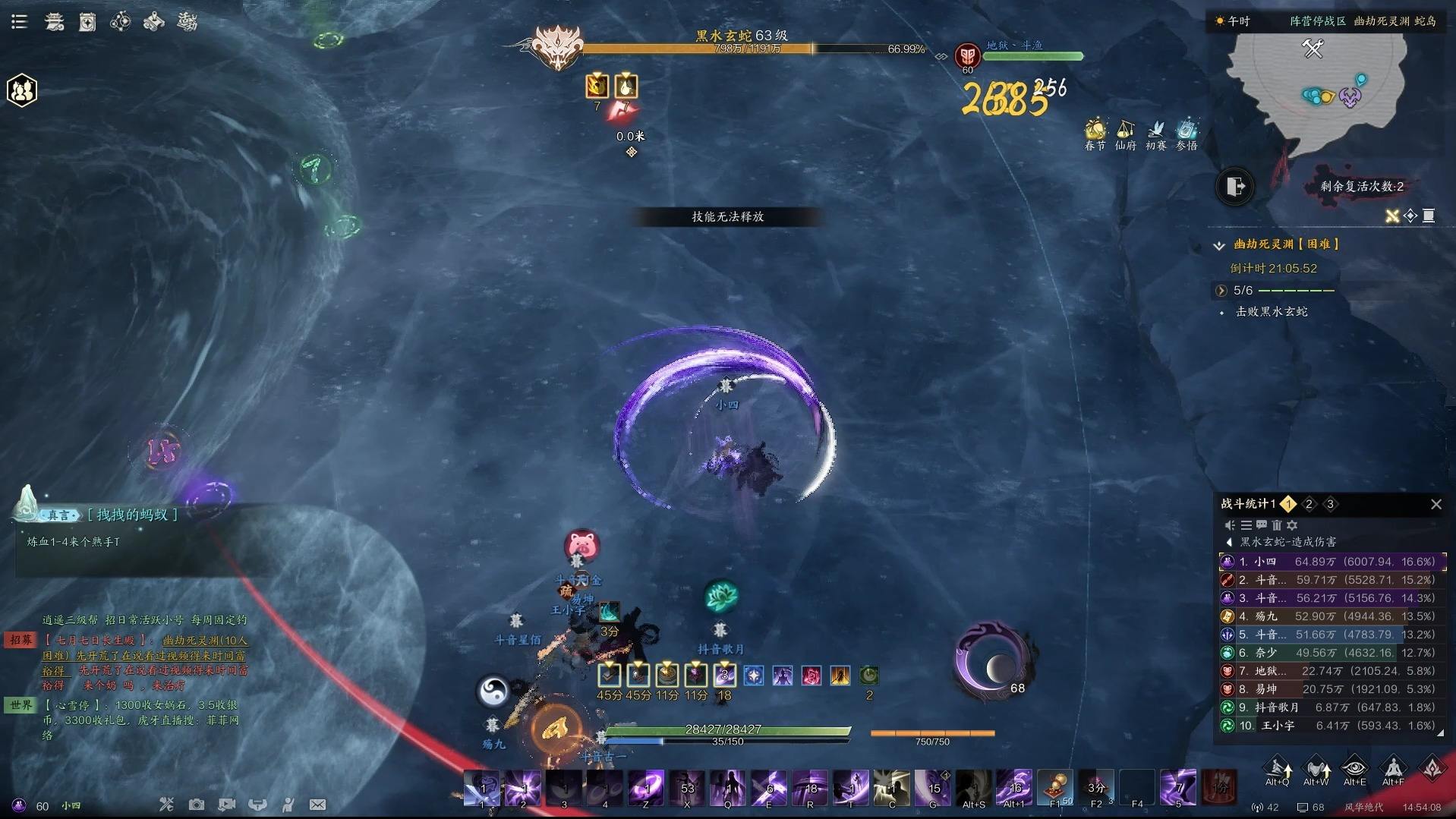1456x819 pixels.
Task: Collapse the 幽劫死灵渊 objective tracker
Action: click(x=1219, y=245)
